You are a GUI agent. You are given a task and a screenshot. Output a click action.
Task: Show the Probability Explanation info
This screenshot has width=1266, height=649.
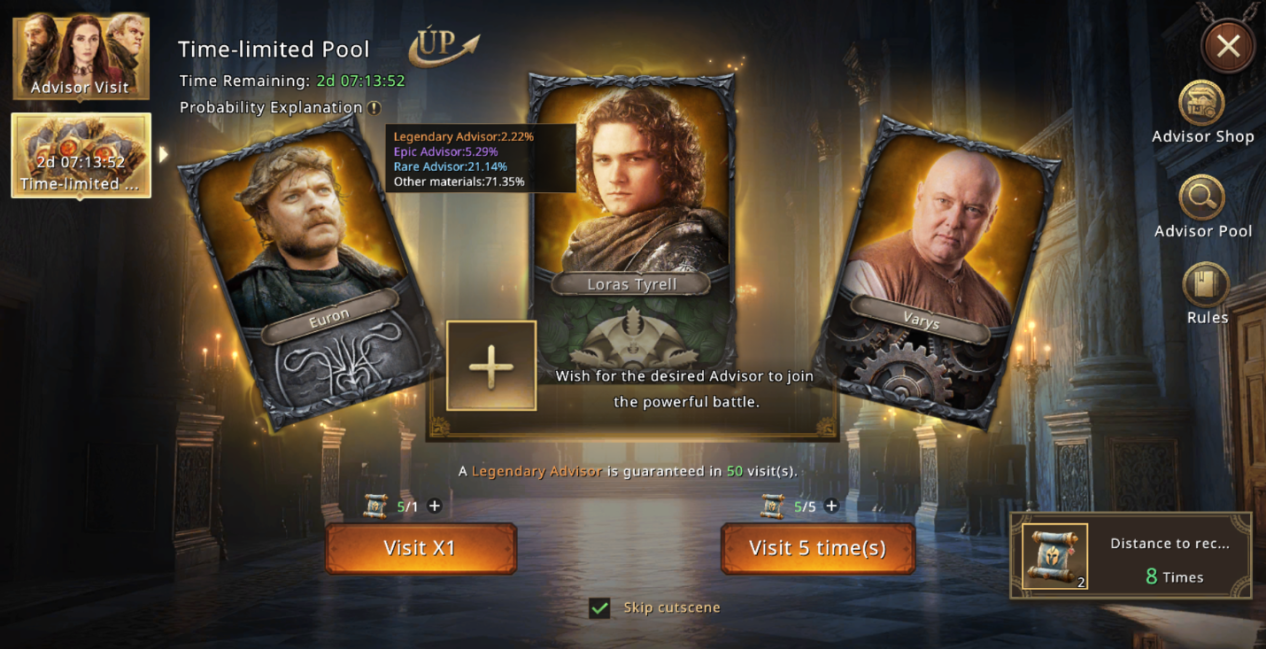click(x=374, y=108)
